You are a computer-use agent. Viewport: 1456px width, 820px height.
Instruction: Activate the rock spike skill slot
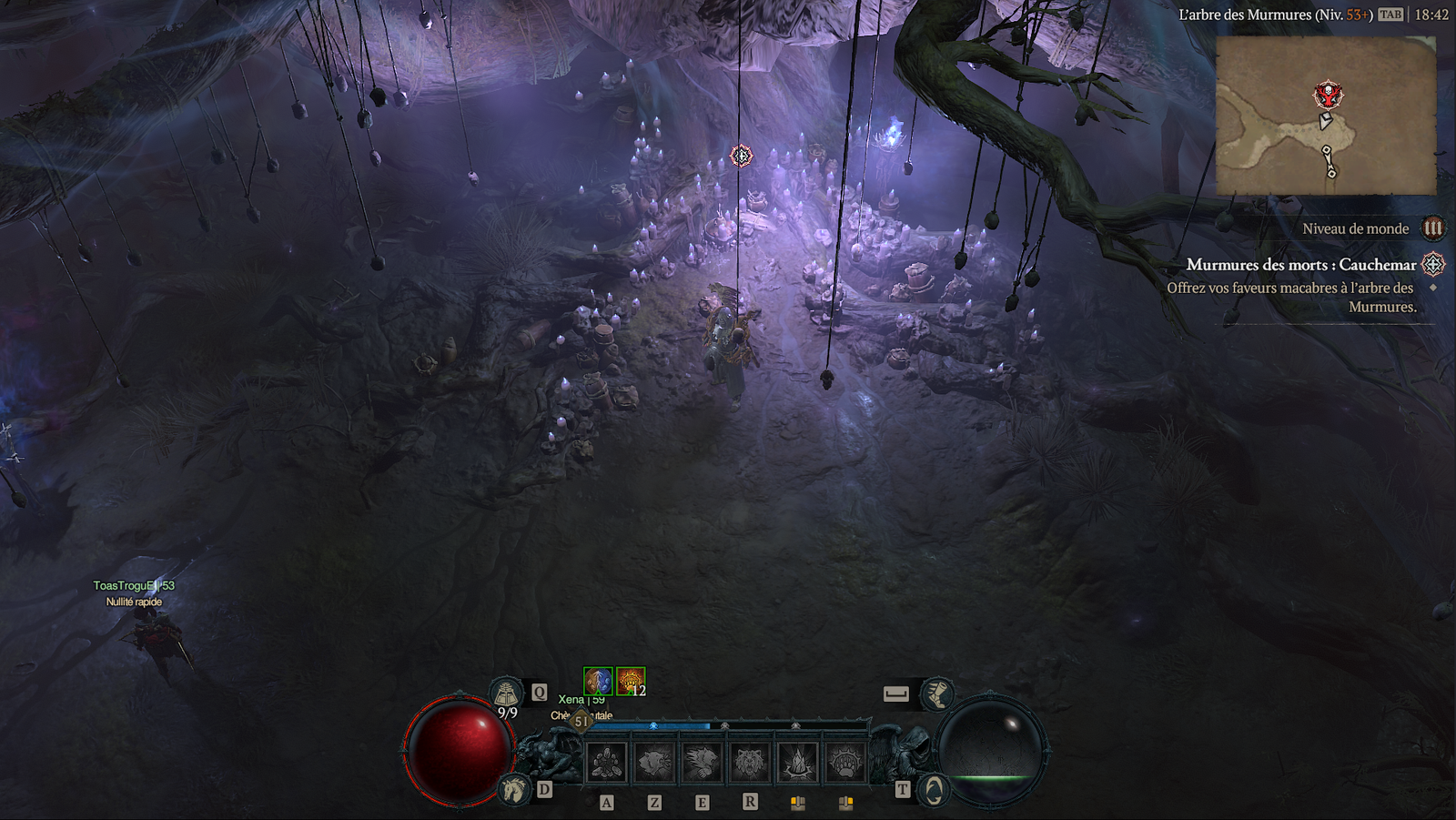point(797,762)
